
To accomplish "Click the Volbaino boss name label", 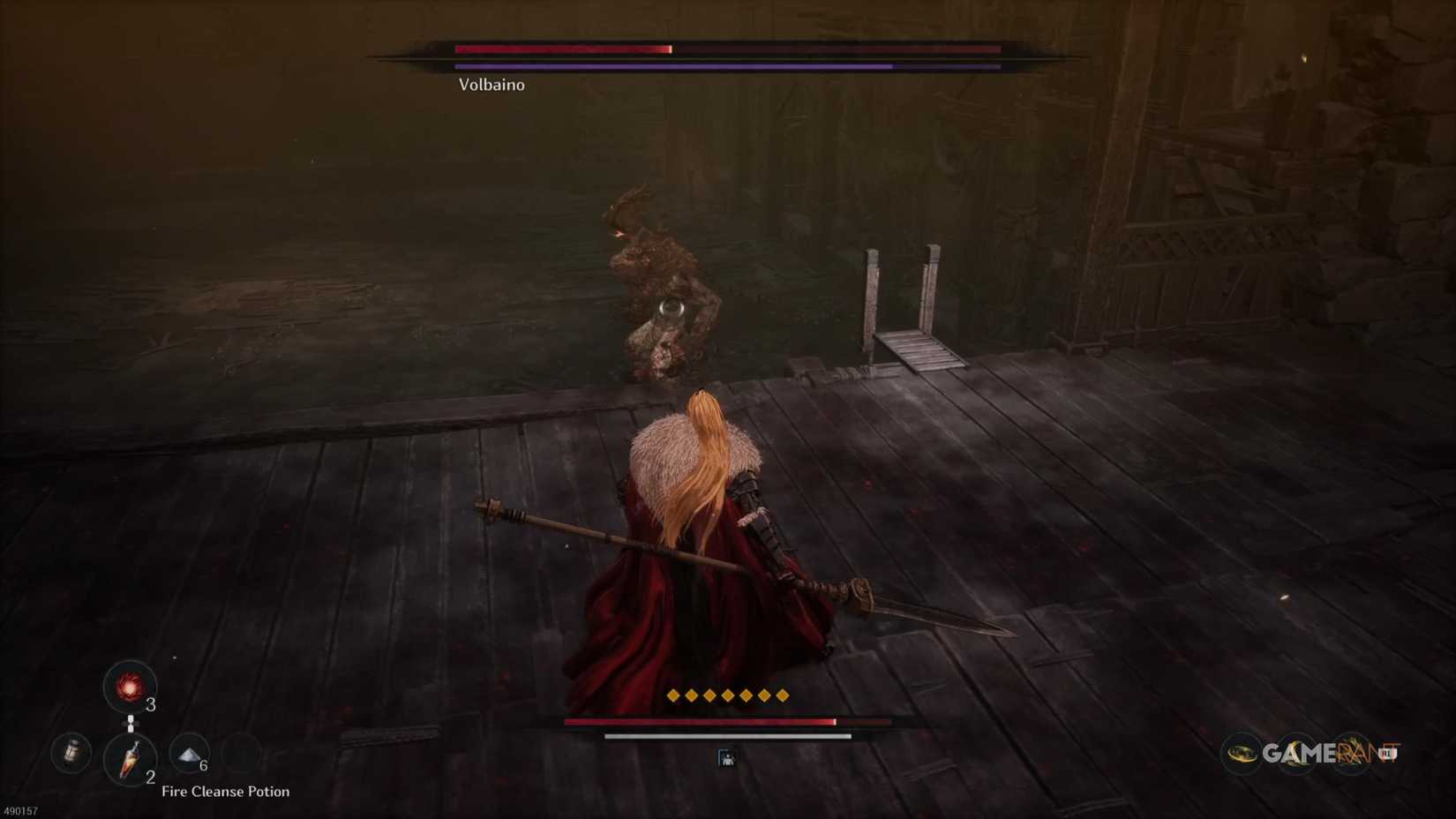I will [491, 85].
